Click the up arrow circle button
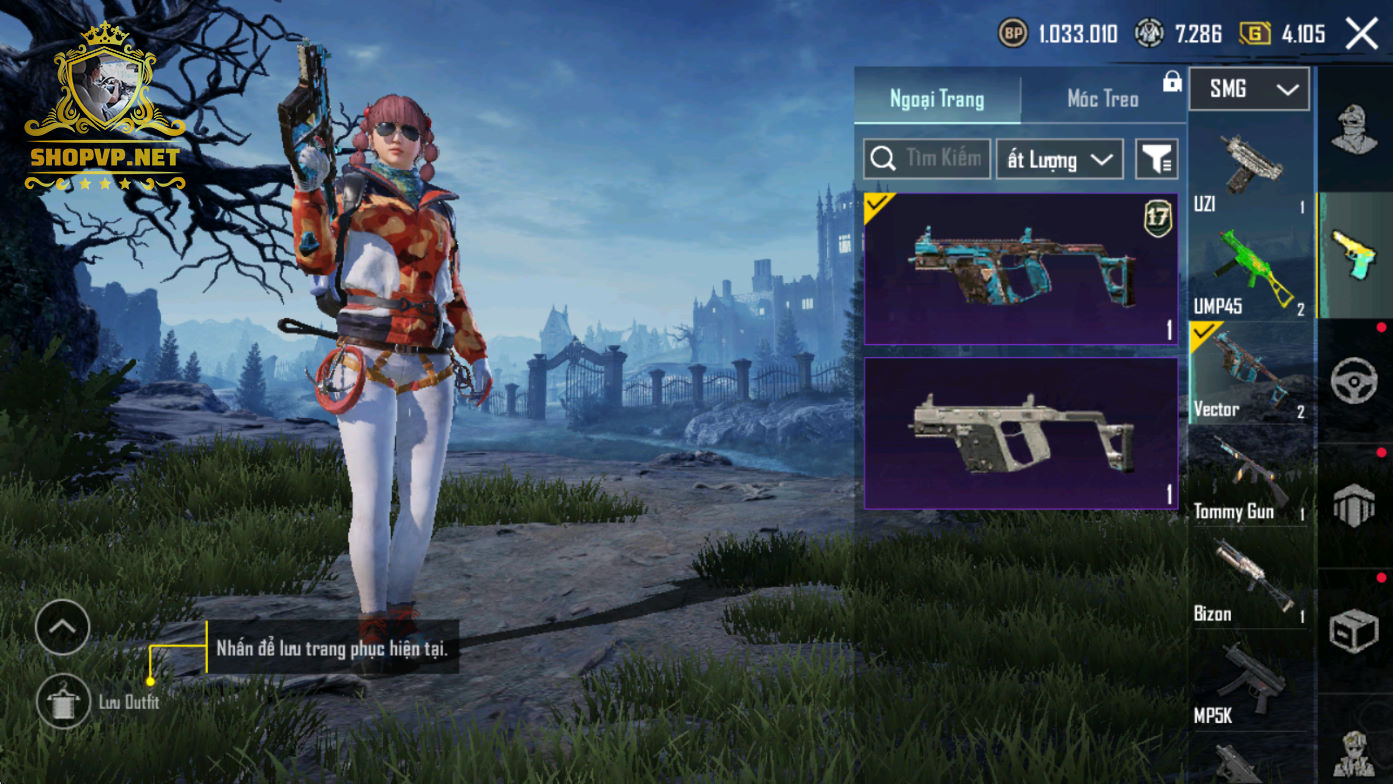This screenshot has height=784, width=1393. 62,627
